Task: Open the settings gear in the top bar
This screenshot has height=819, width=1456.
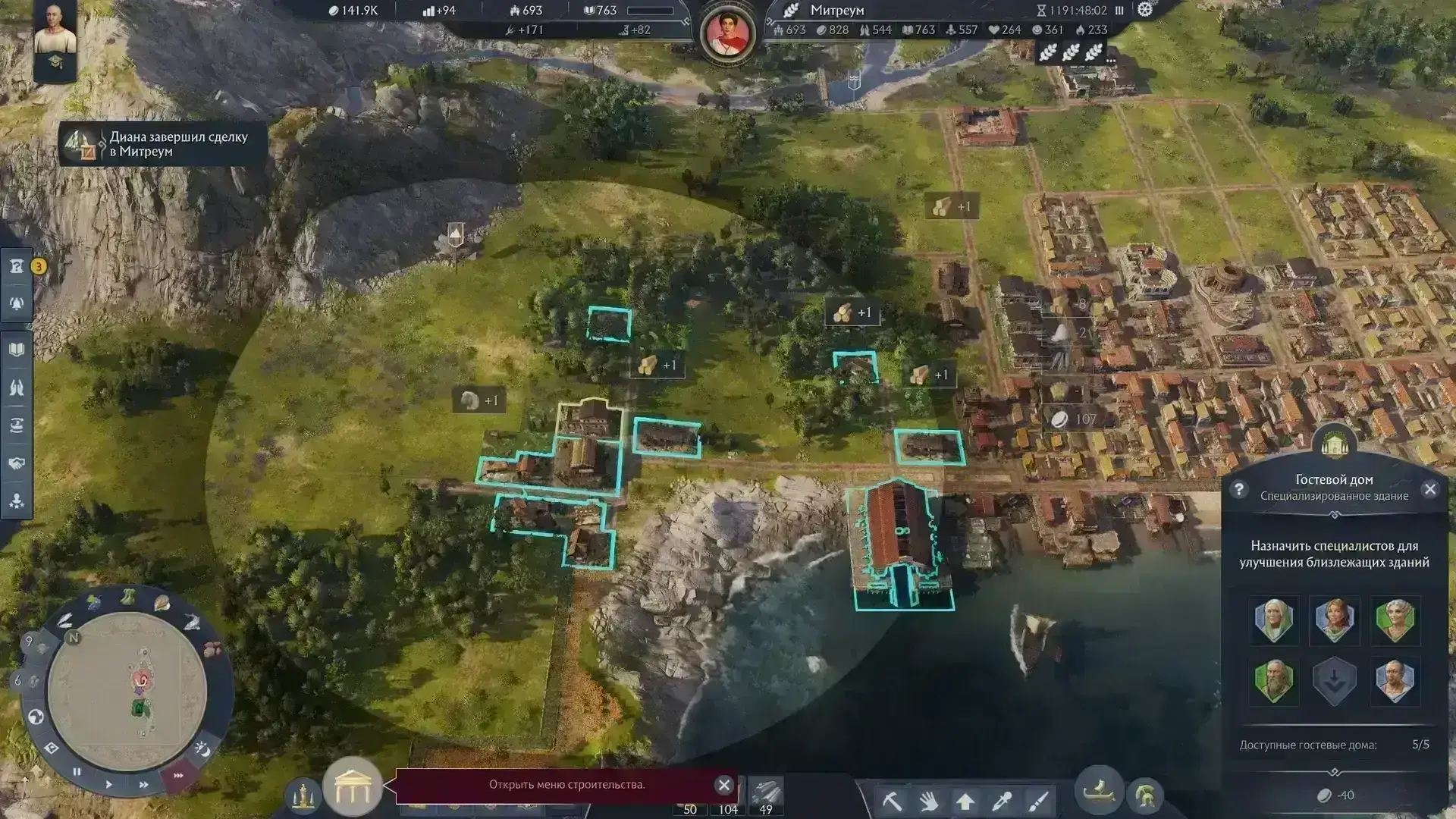Action: click(1144, 10)
